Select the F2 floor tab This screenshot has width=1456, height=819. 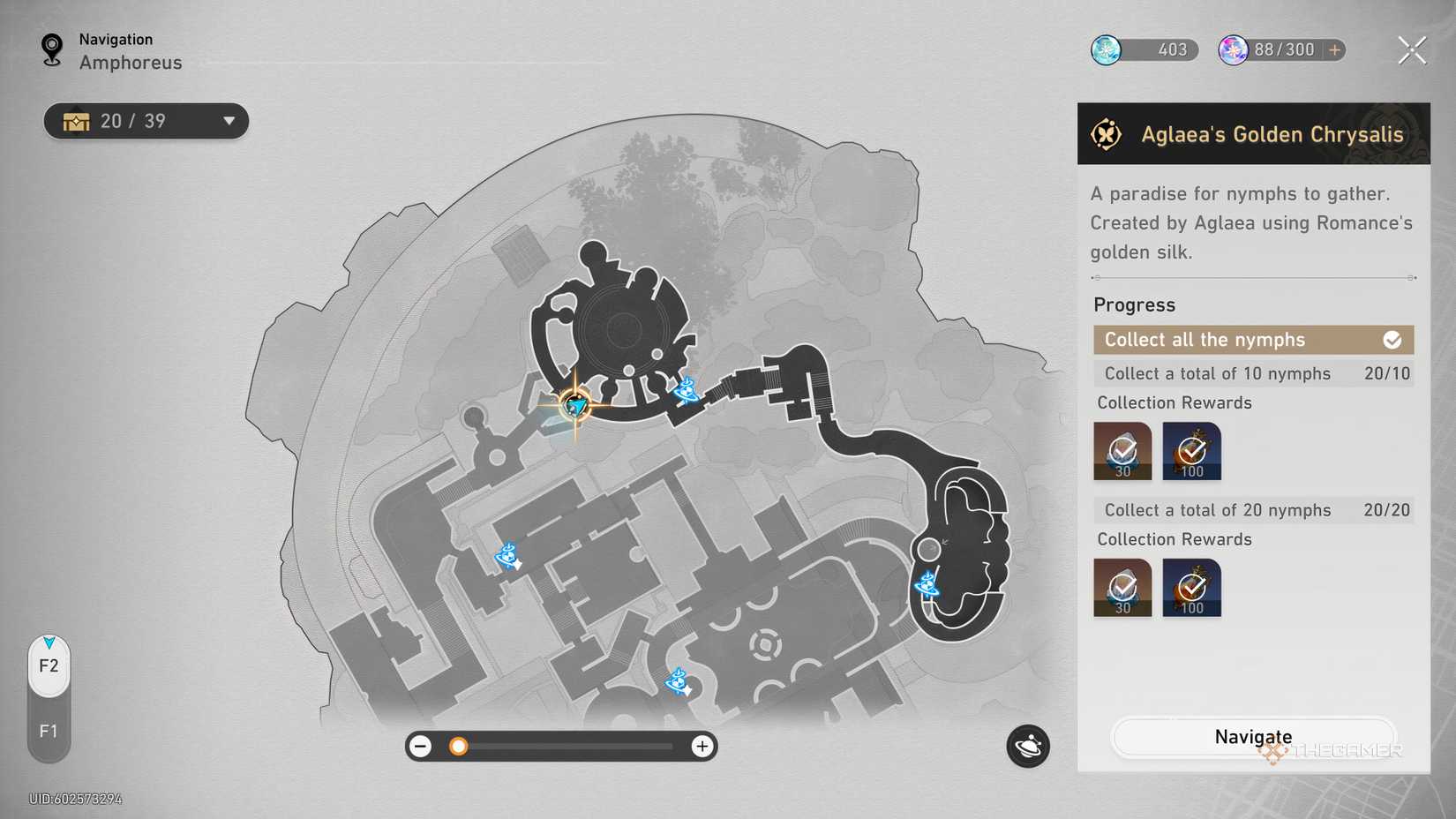point(49,666)
